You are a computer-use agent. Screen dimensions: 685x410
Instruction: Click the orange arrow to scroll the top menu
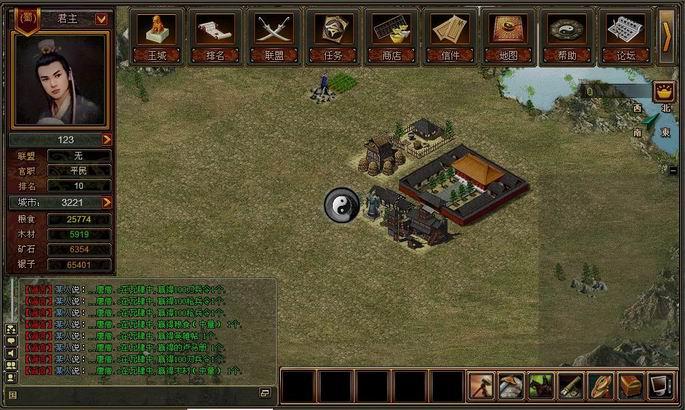pyautogui.click(x=668, y=34)
